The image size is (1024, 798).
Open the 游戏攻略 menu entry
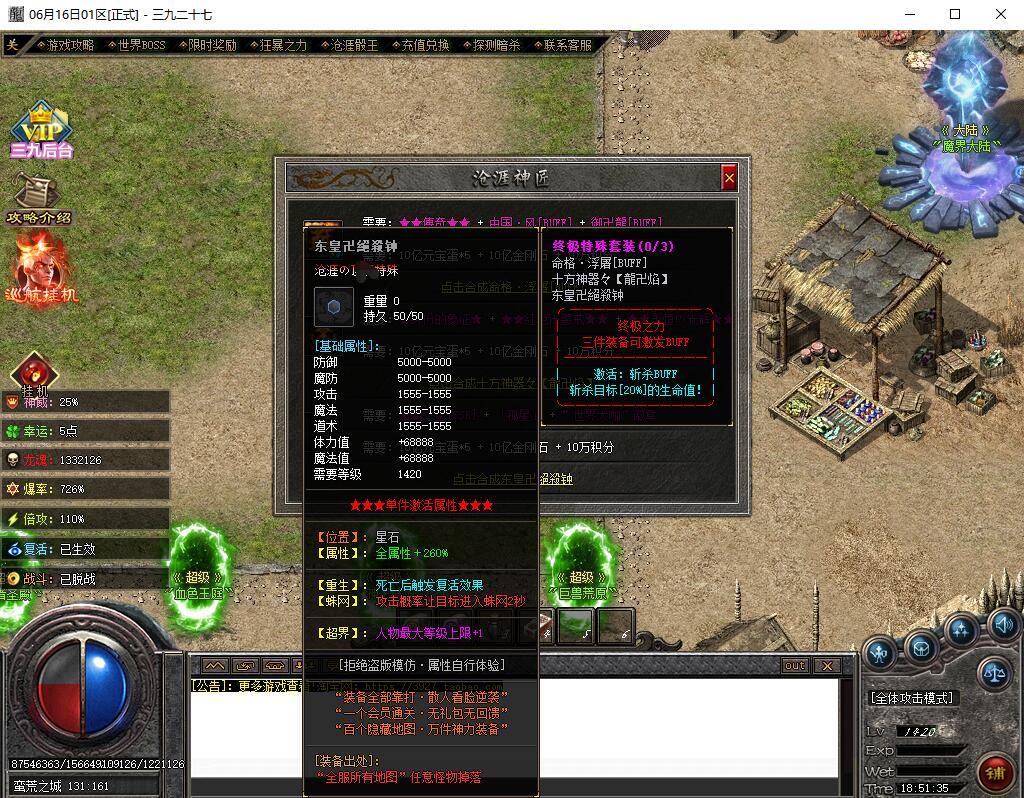tap(70, 45)
